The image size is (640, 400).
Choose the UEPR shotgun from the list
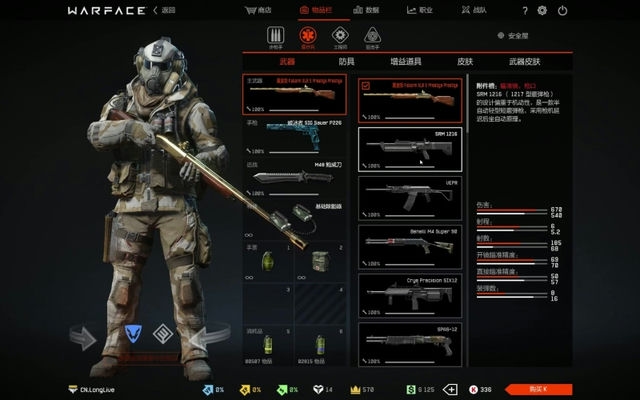tap(410, 197)
